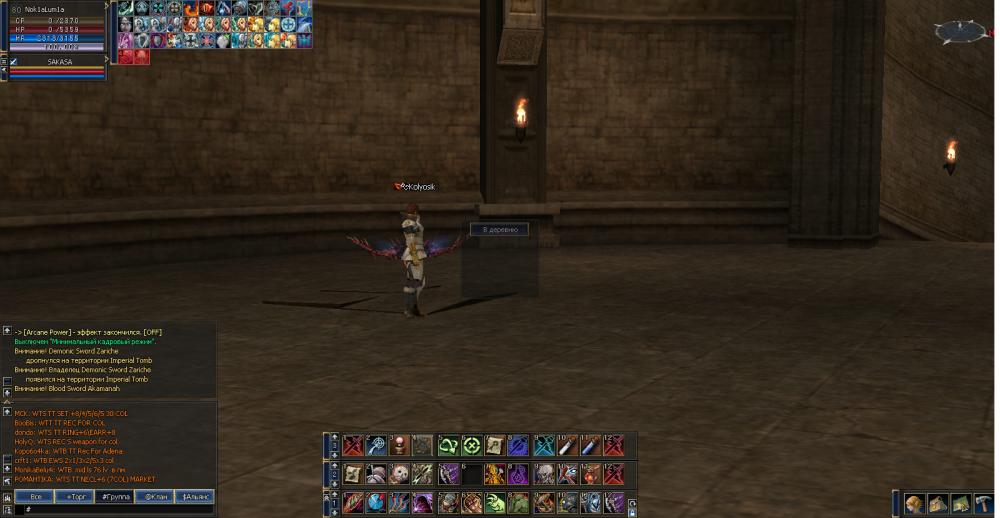Open the hammer icon in bottom-right menu

(984, 503)
